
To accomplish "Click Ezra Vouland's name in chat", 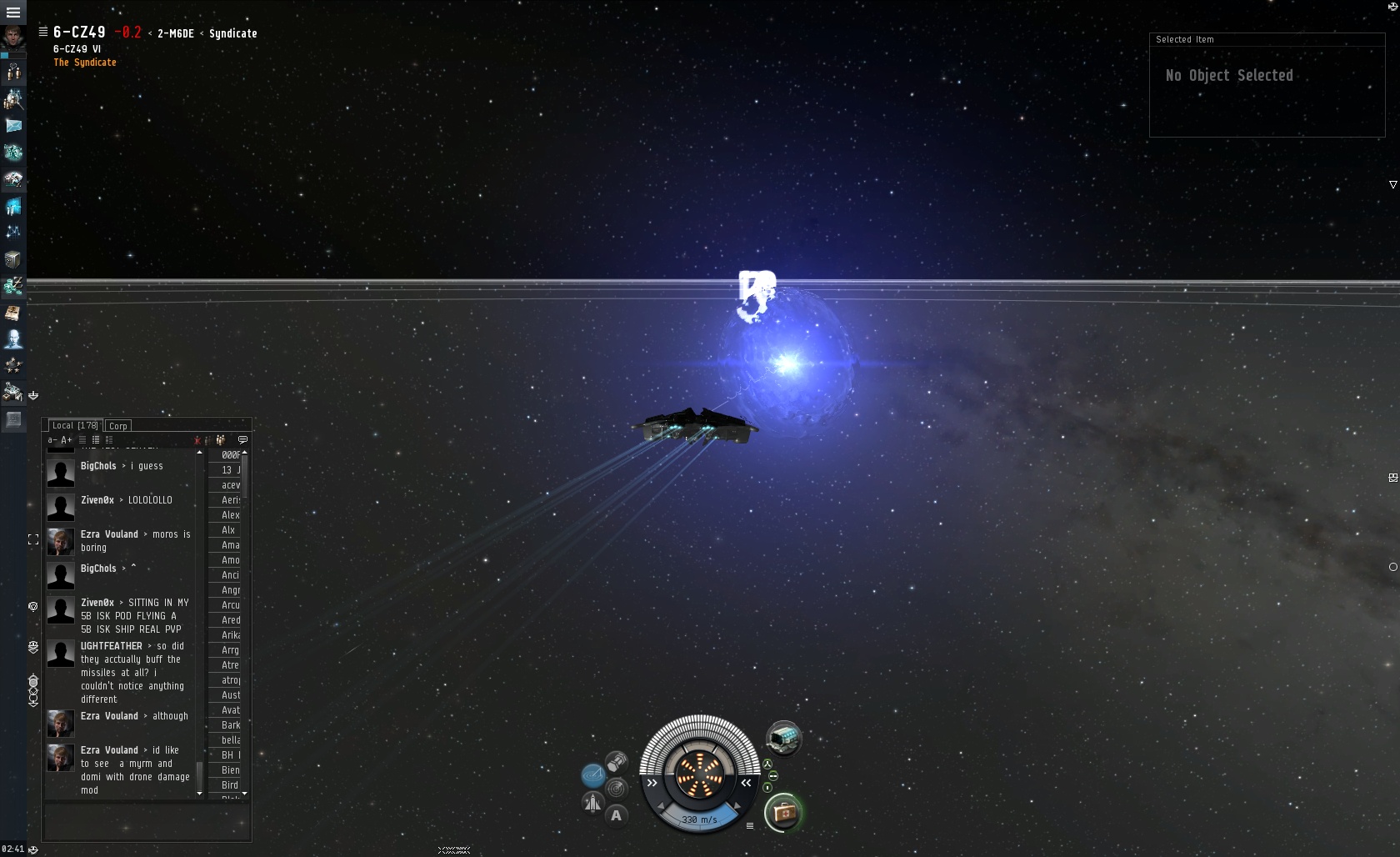I will pos(109,534).
